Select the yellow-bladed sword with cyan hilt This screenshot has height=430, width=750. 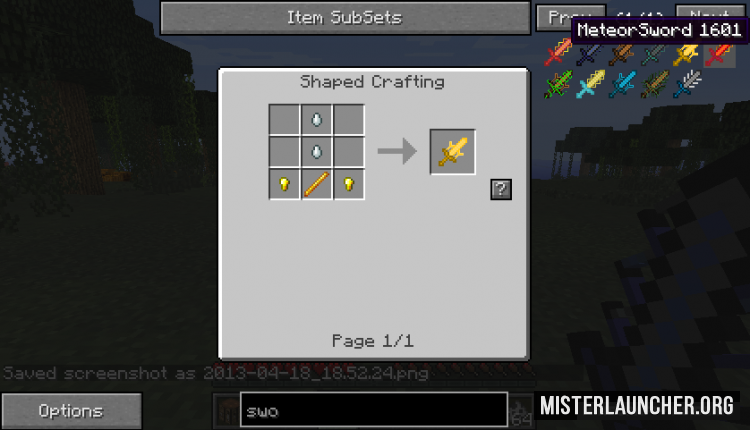pyautogui.click(x=590, y=86)
